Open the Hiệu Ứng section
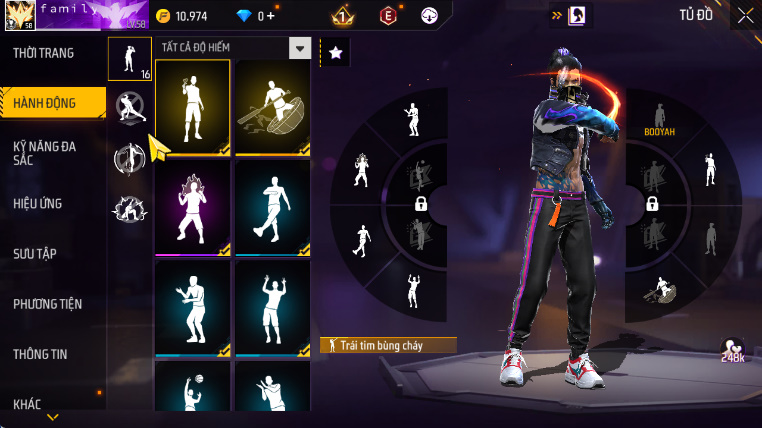 tap(38, 204)
